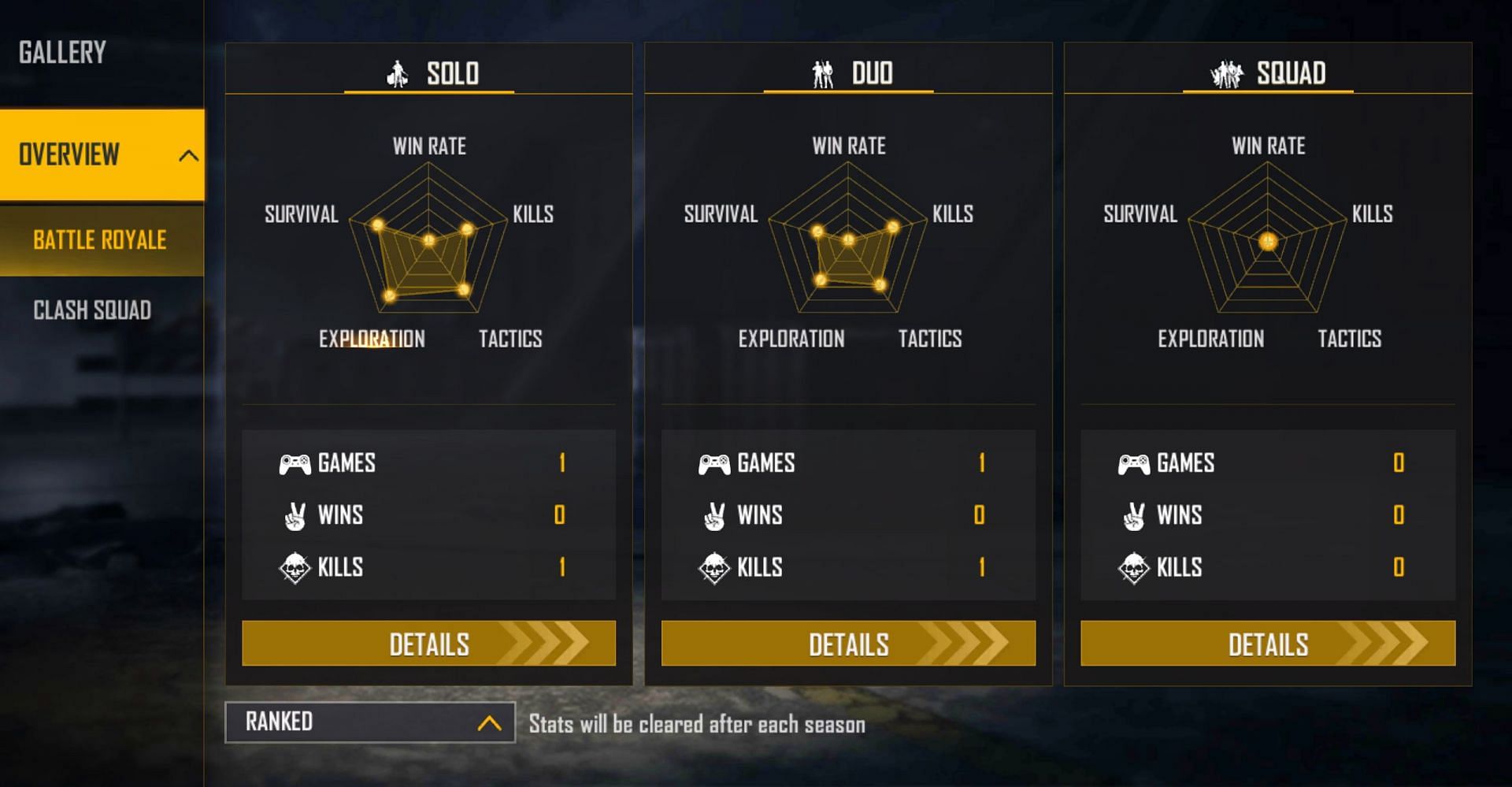This screenshot has height=787, width=1512.
Task: Select the Squad stats header
Action: click(x=1269, y=73)
